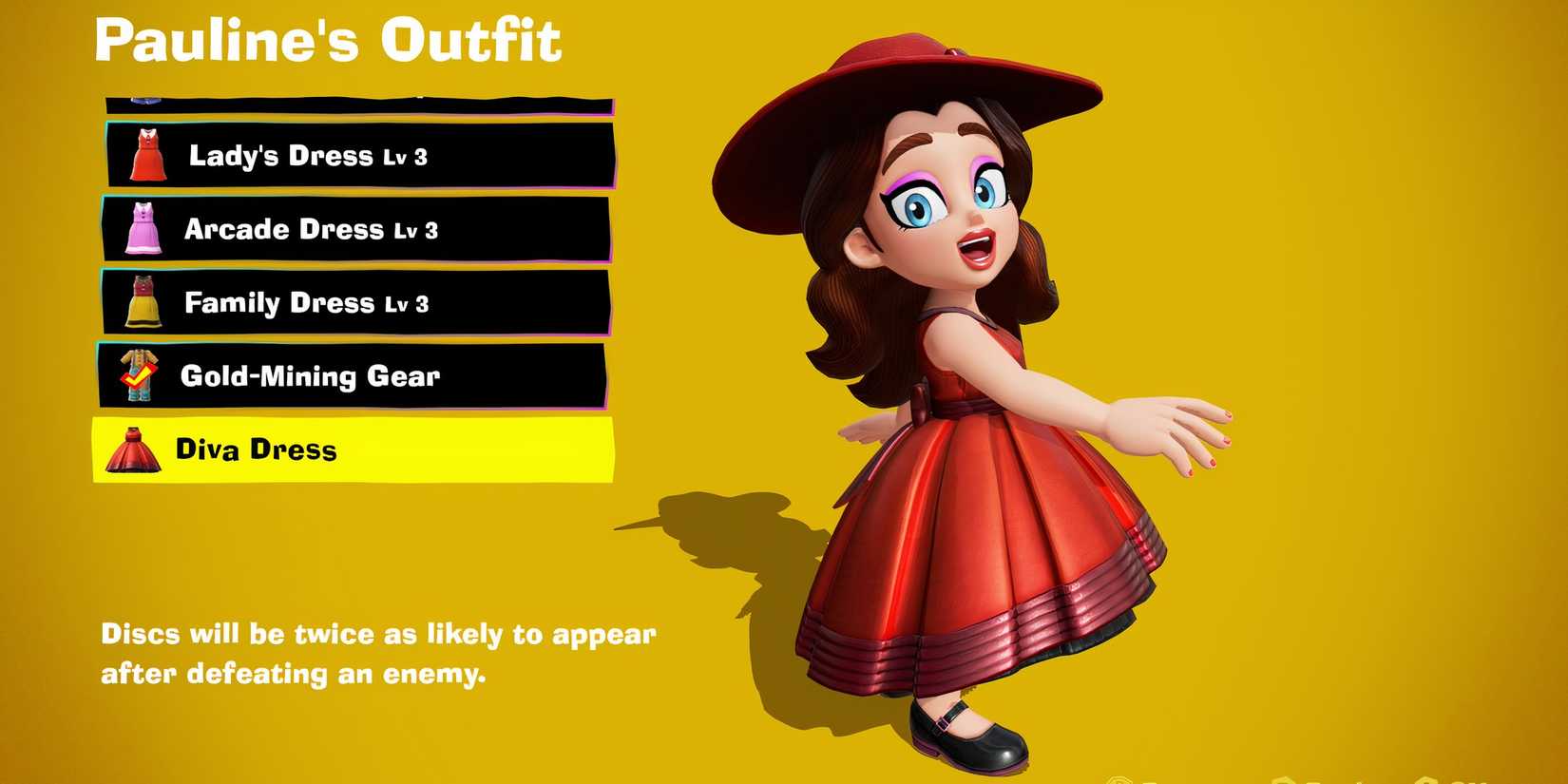Screen dimensions: 1568x784
Task: Click the red checkmark on Gold-Mining Gear
Action: (x=141, y=376)
